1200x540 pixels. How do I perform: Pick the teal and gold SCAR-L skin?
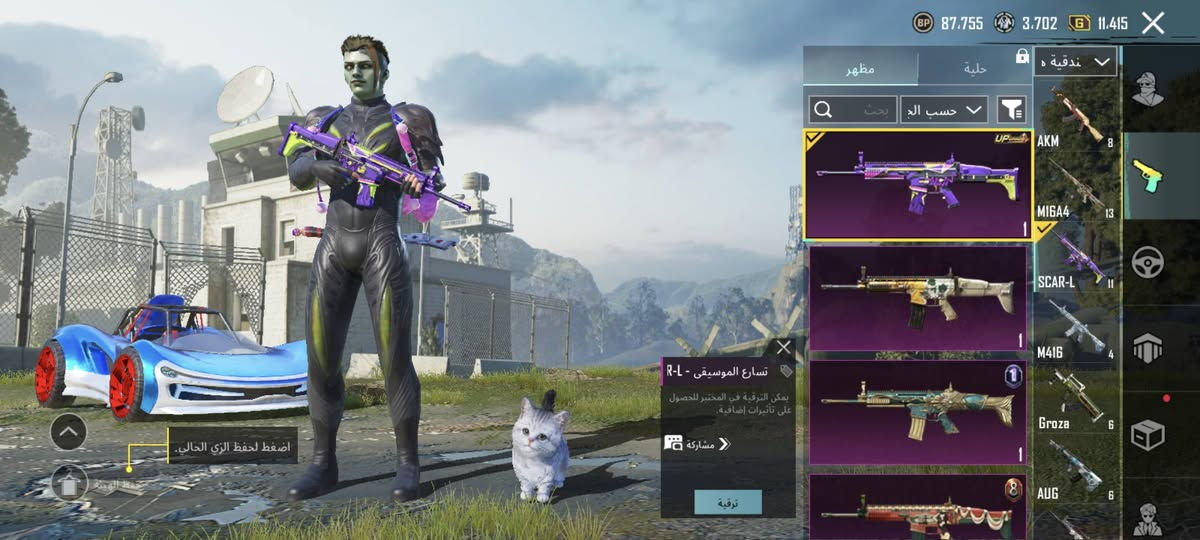(916, 412)
